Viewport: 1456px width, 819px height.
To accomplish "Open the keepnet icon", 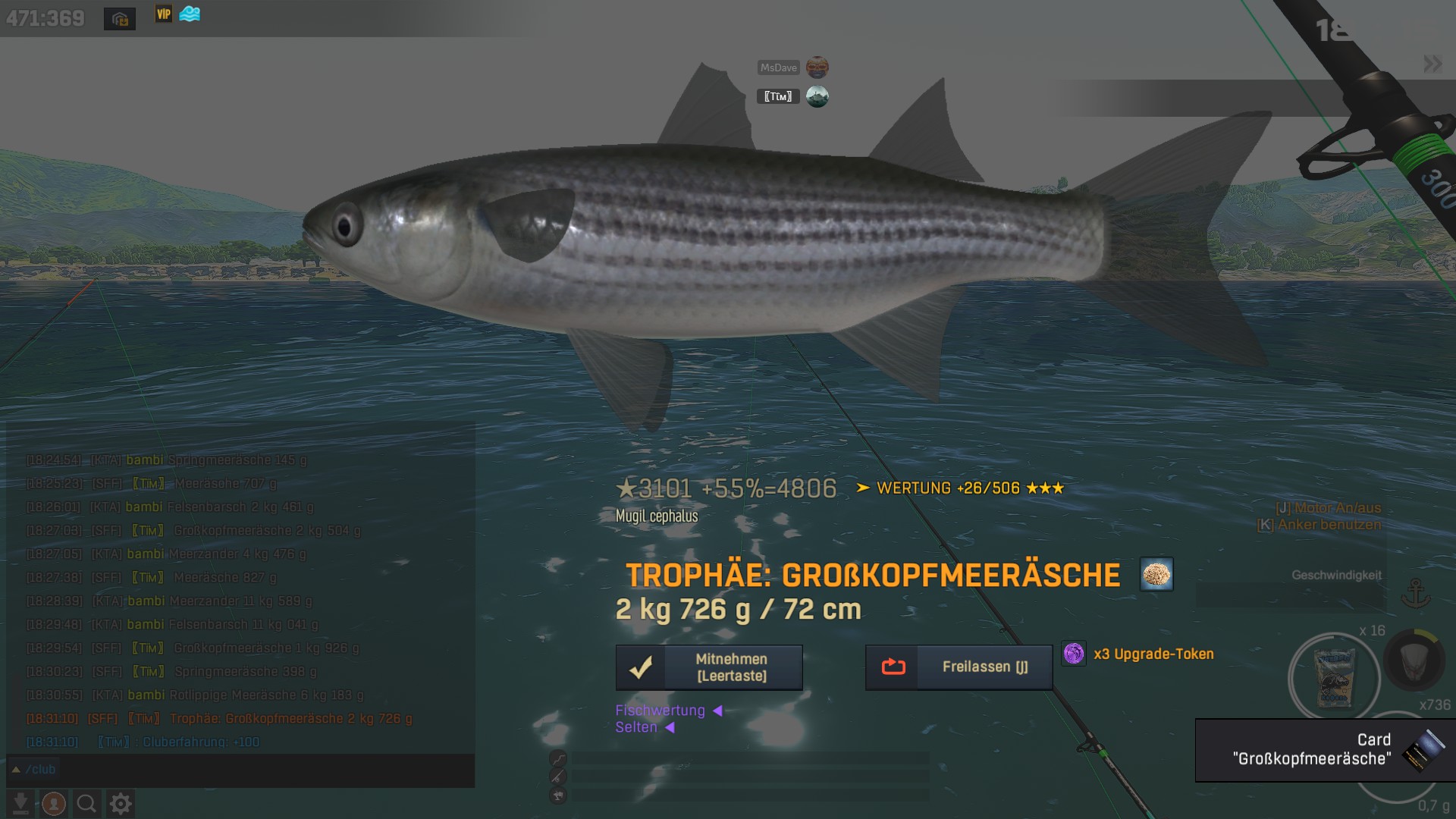I will click(1414, 661).
